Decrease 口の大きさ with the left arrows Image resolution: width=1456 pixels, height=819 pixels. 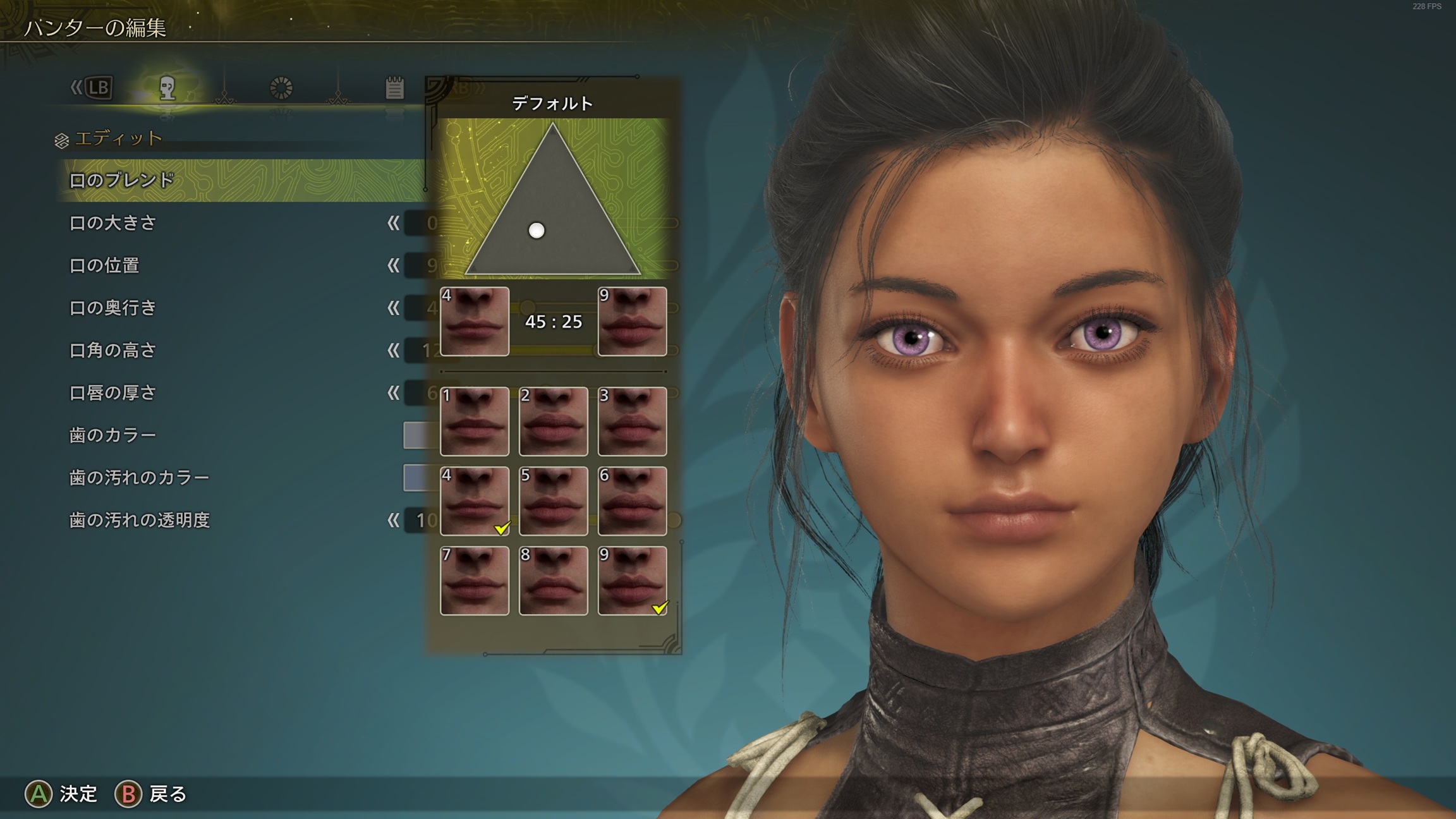click(393, 223)
